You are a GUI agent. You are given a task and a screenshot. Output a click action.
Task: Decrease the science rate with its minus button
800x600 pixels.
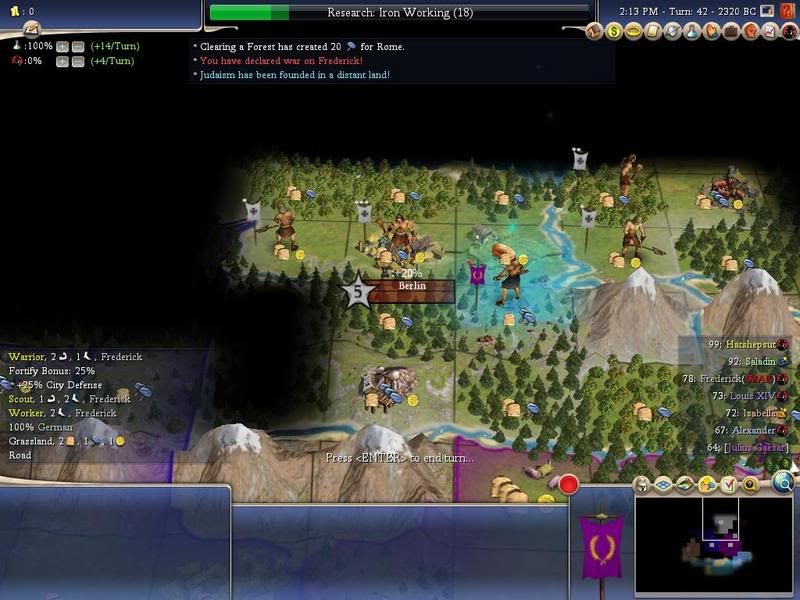[77, 47]
